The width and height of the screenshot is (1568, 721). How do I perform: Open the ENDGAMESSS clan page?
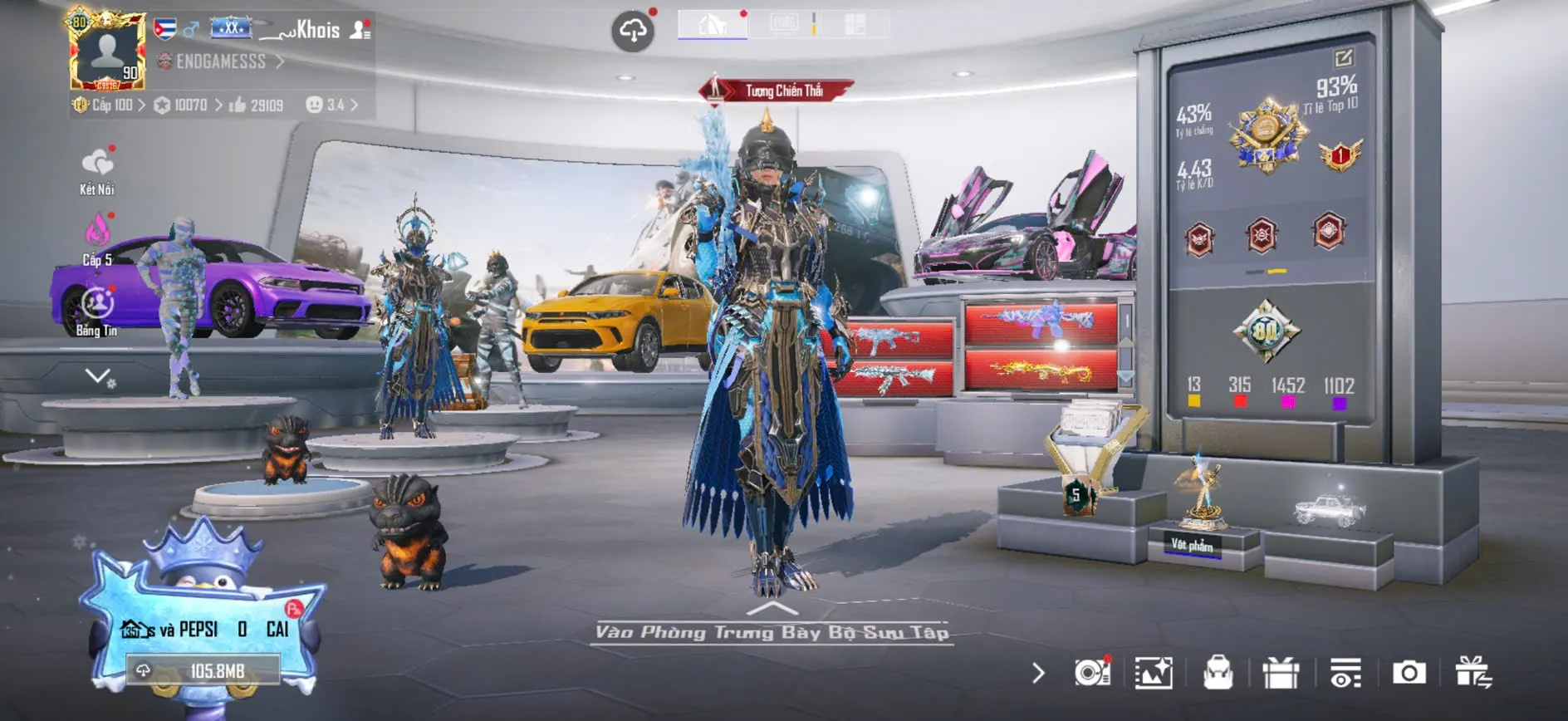(221, 61)
